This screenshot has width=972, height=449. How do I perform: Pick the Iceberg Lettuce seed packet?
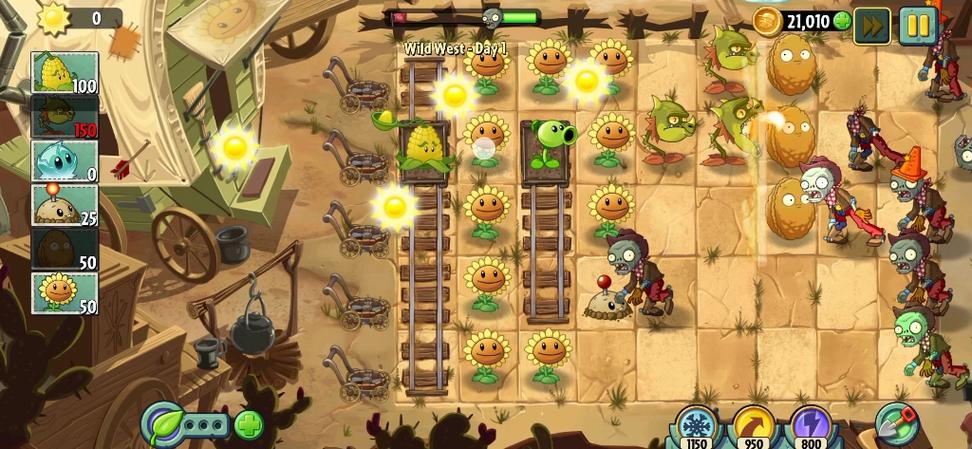64,161
